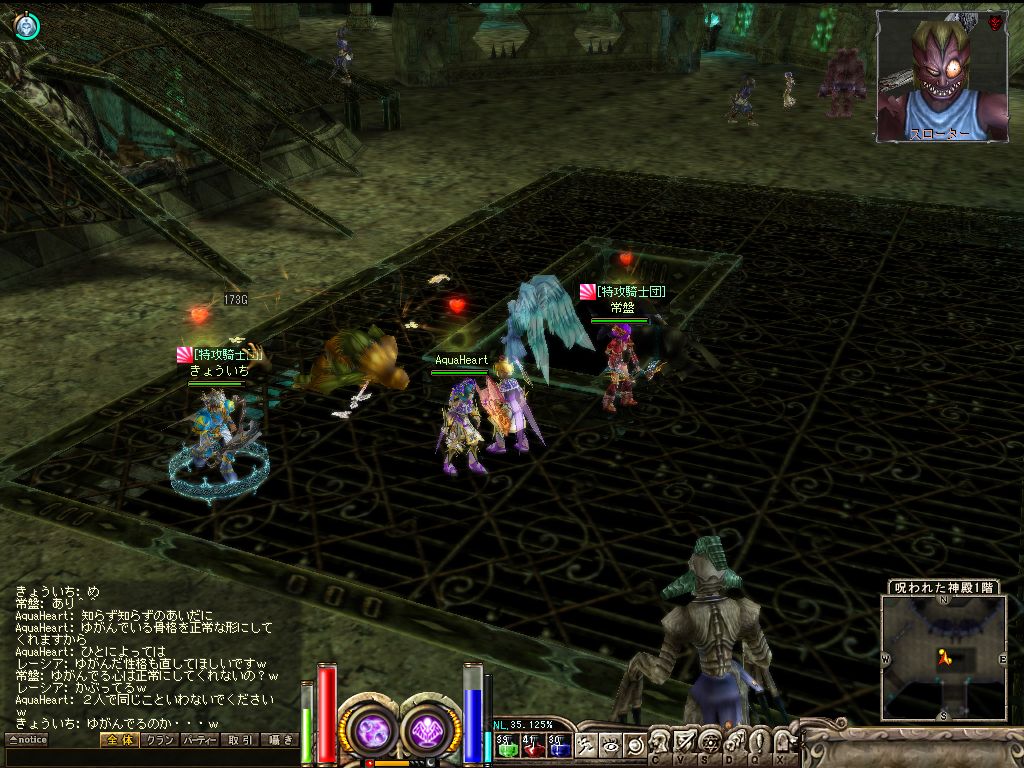Use the red health potion slot

533,746
